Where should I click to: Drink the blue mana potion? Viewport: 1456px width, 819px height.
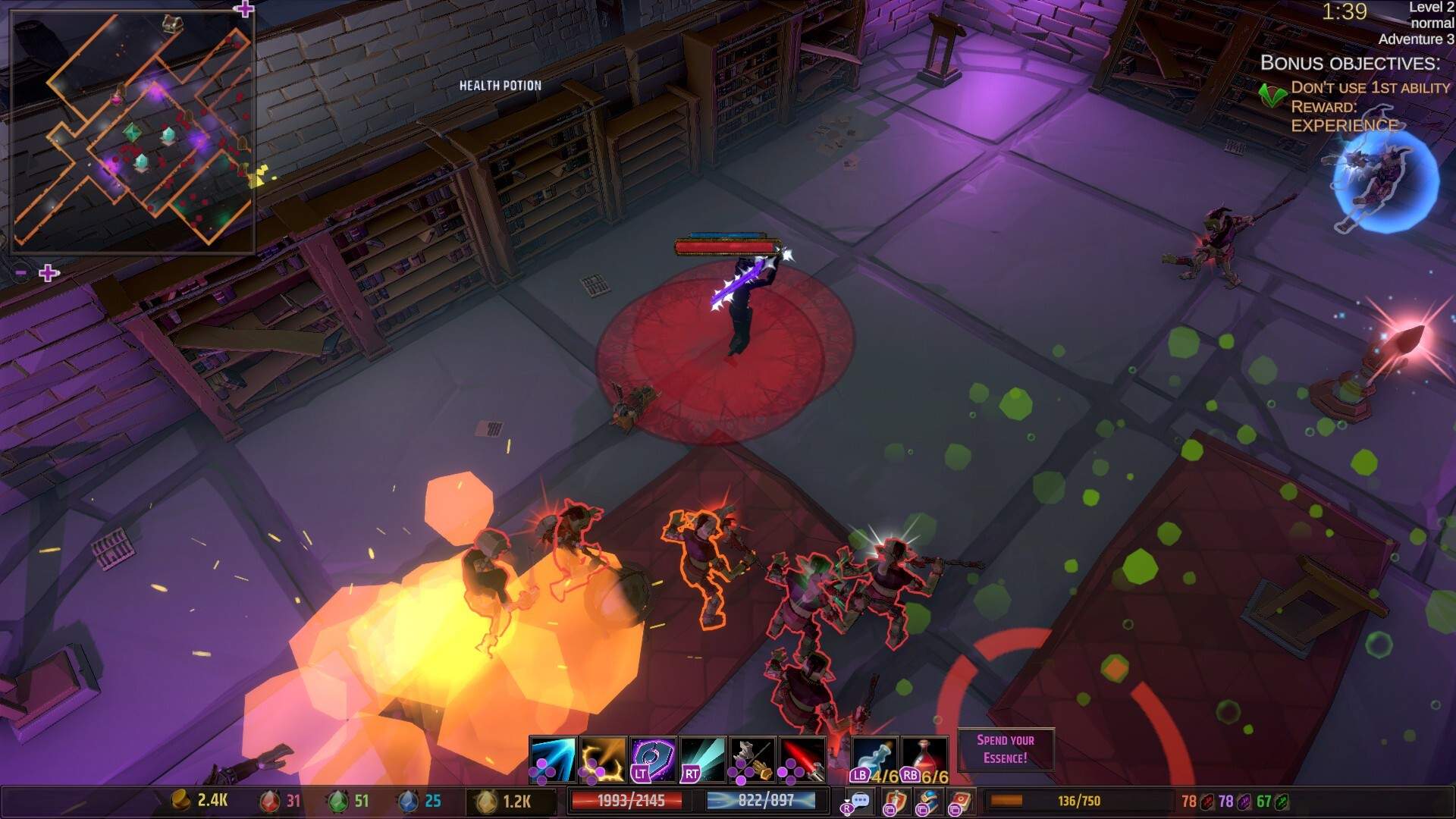(x=875, y=758)
